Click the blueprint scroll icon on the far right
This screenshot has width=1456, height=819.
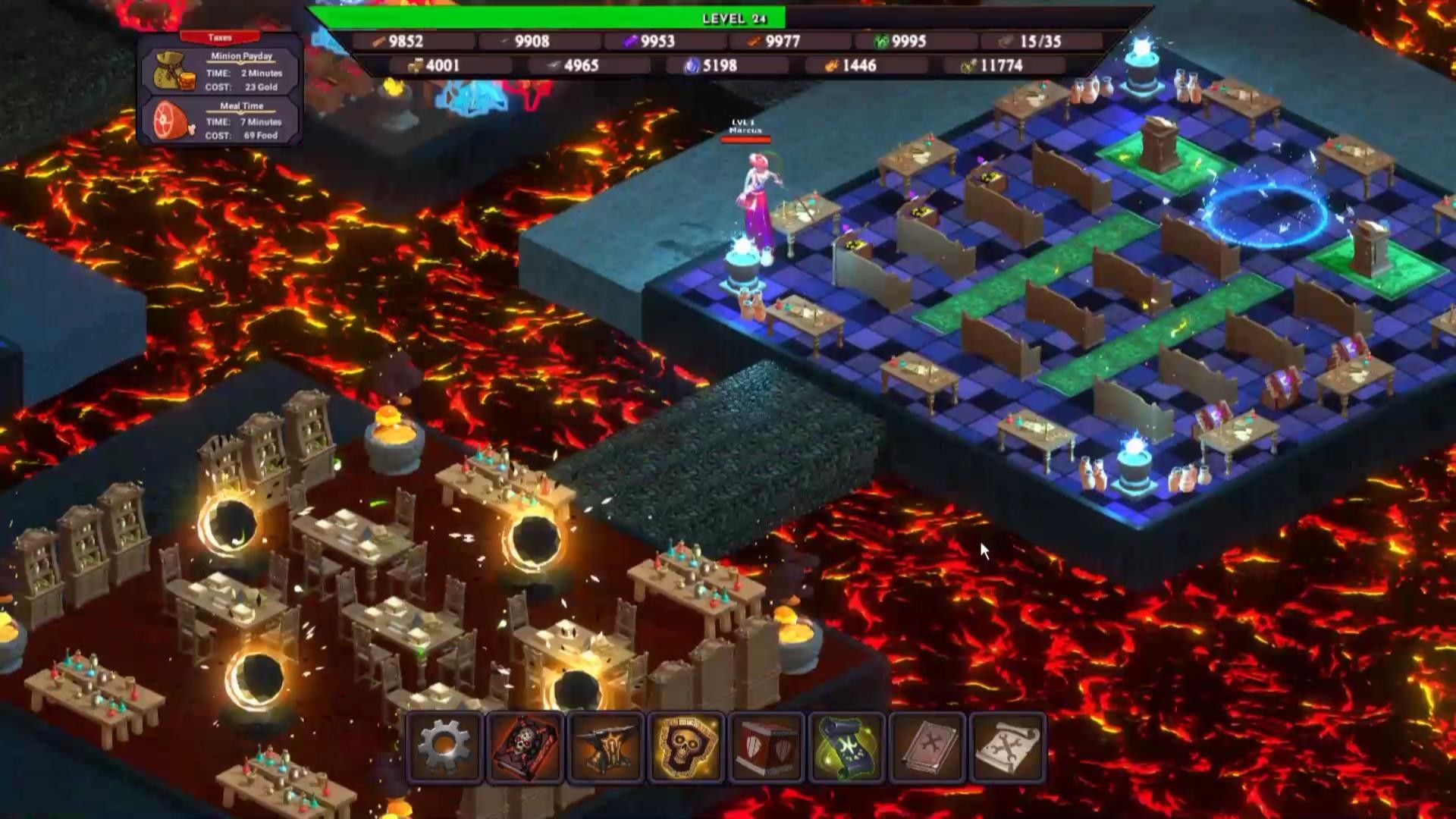point(1012,747)
